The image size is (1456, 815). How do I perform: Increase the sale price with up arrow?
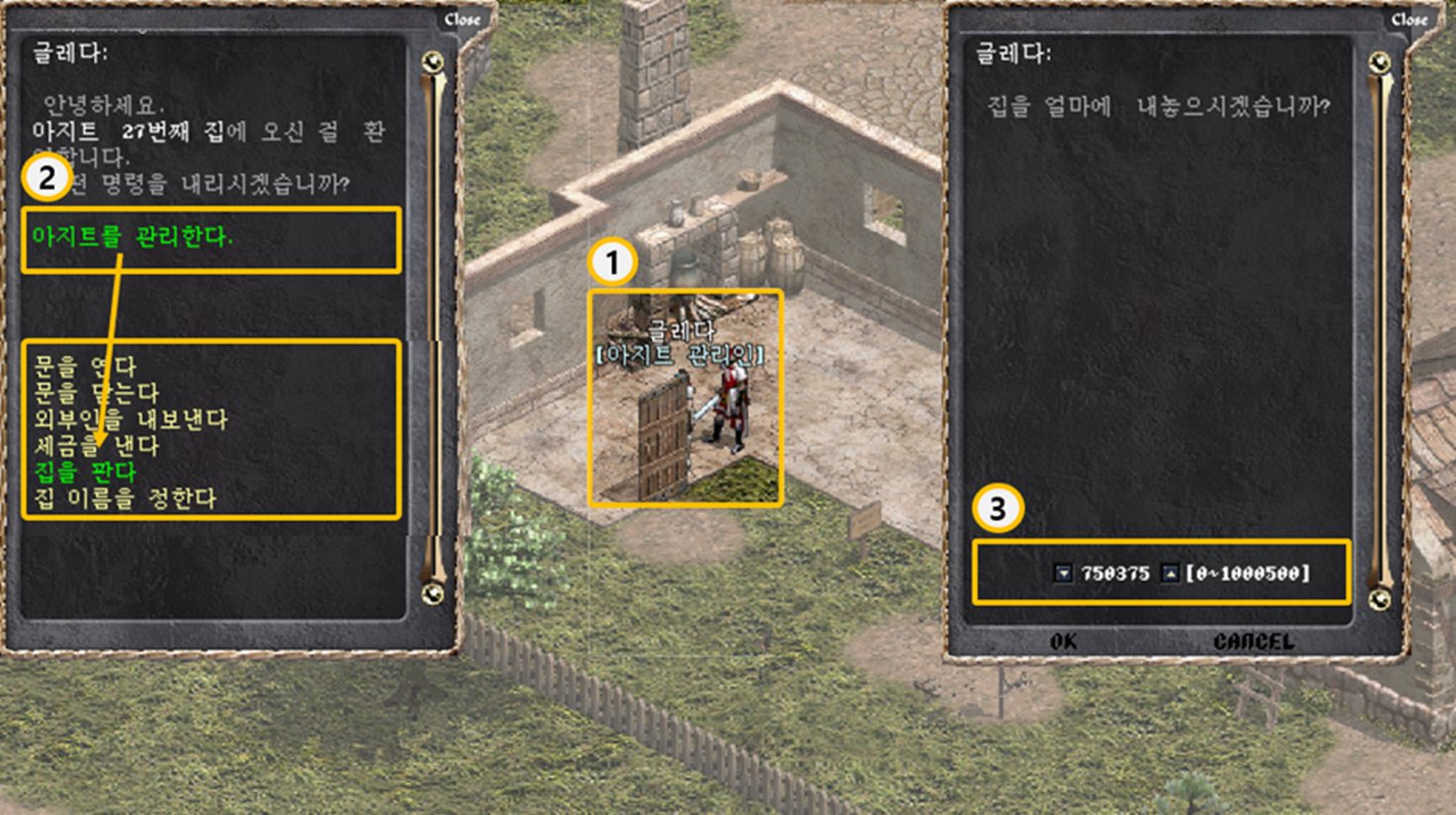click(1171, 573)
